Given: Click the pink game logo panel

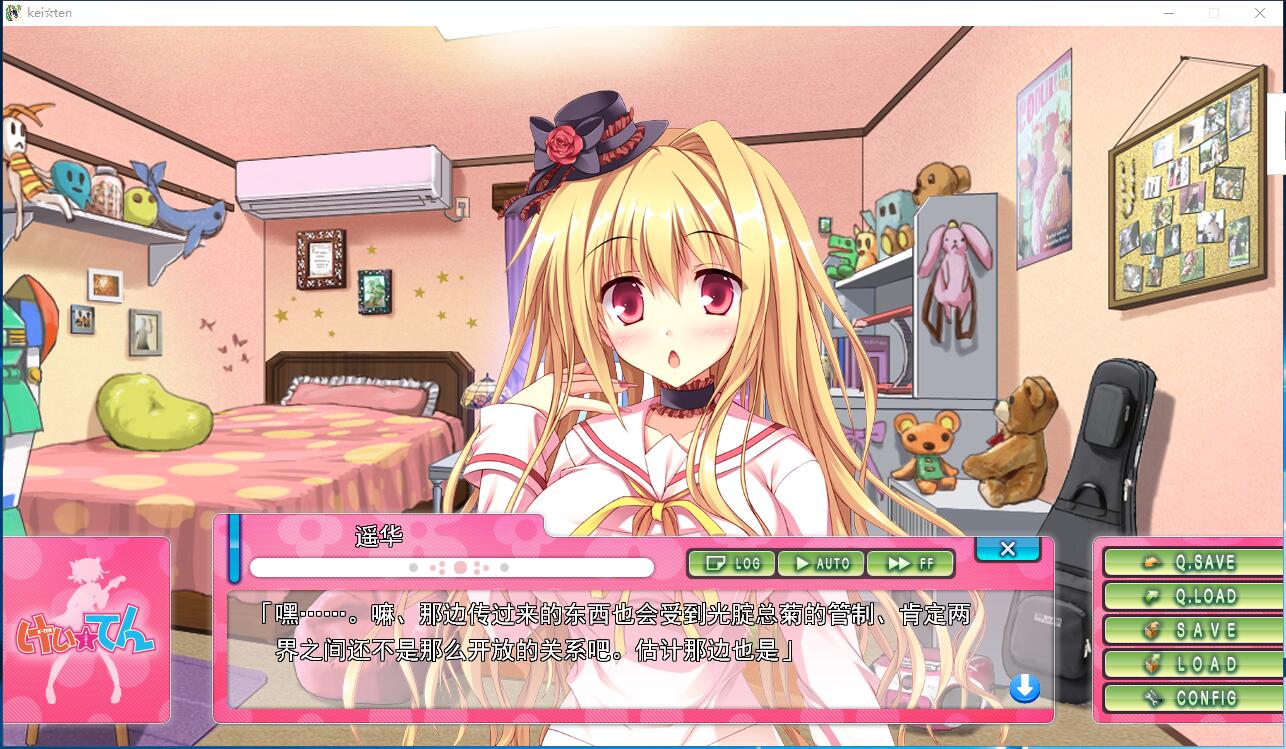Looking at the screenshot, I should click(x=86, y=630).
